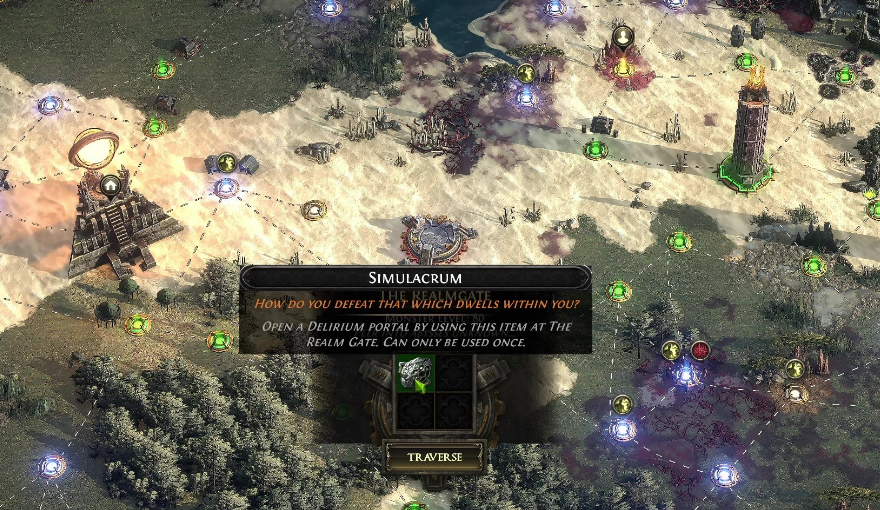The image size is (880, 510).
Task: Select the Simulacrum item in the Realmgate slot
Action: (413, 375)
